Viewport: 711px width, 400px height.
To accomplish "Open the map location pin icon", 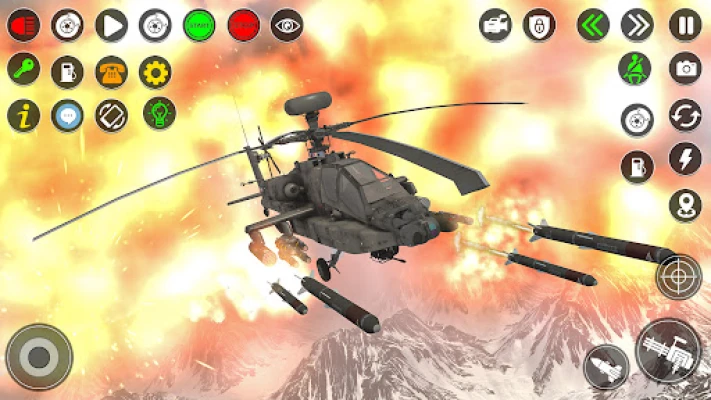I will 685,205.
